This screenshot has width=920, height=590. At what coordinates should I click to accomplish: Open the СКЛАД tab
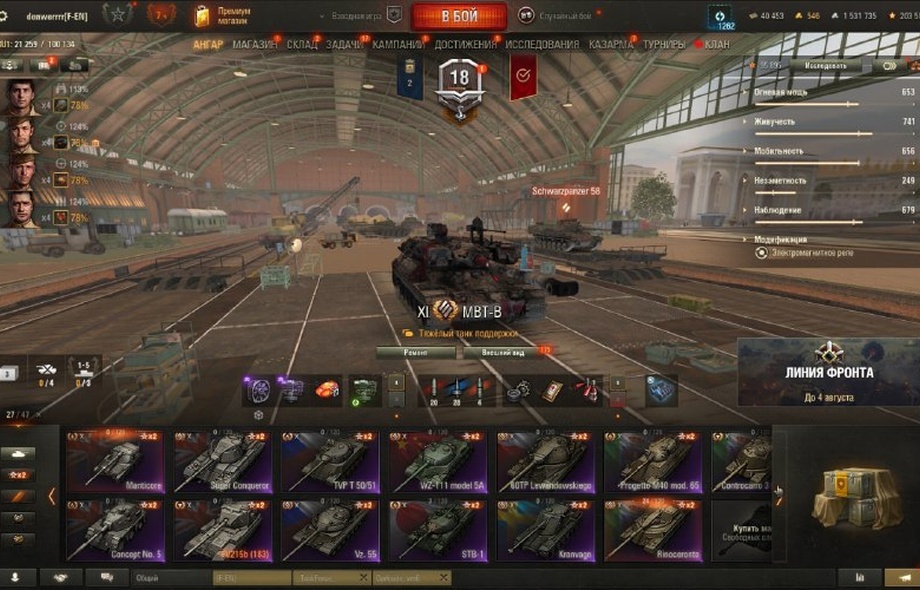[302, 45]
